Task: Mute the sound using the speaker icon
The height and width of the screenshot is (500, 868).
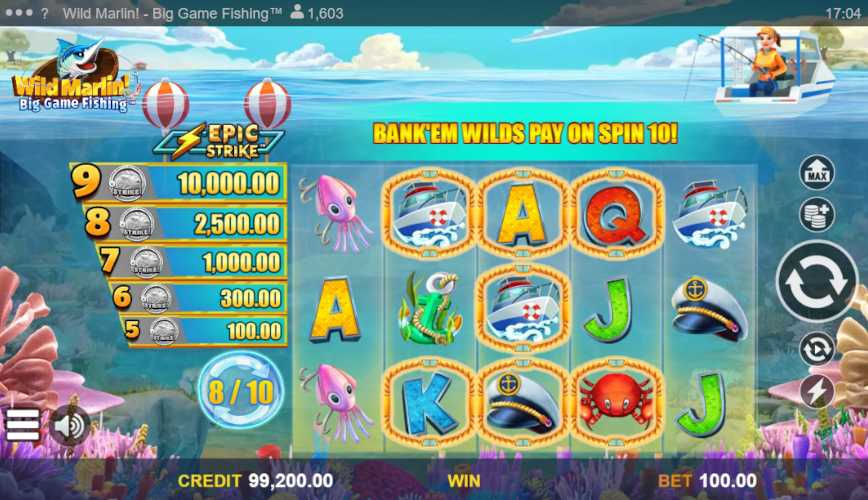Action: pos(68,425)
